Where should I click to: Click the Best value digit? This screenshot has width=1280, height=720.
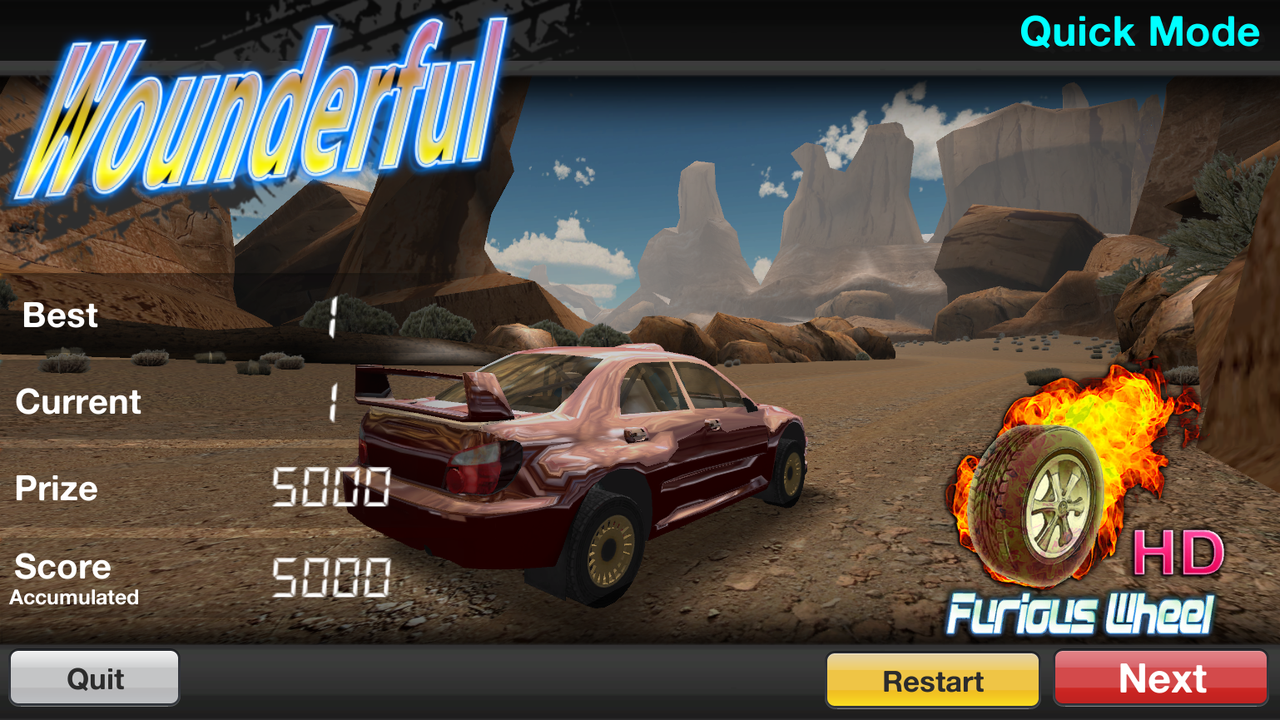(x=330, y=313)
